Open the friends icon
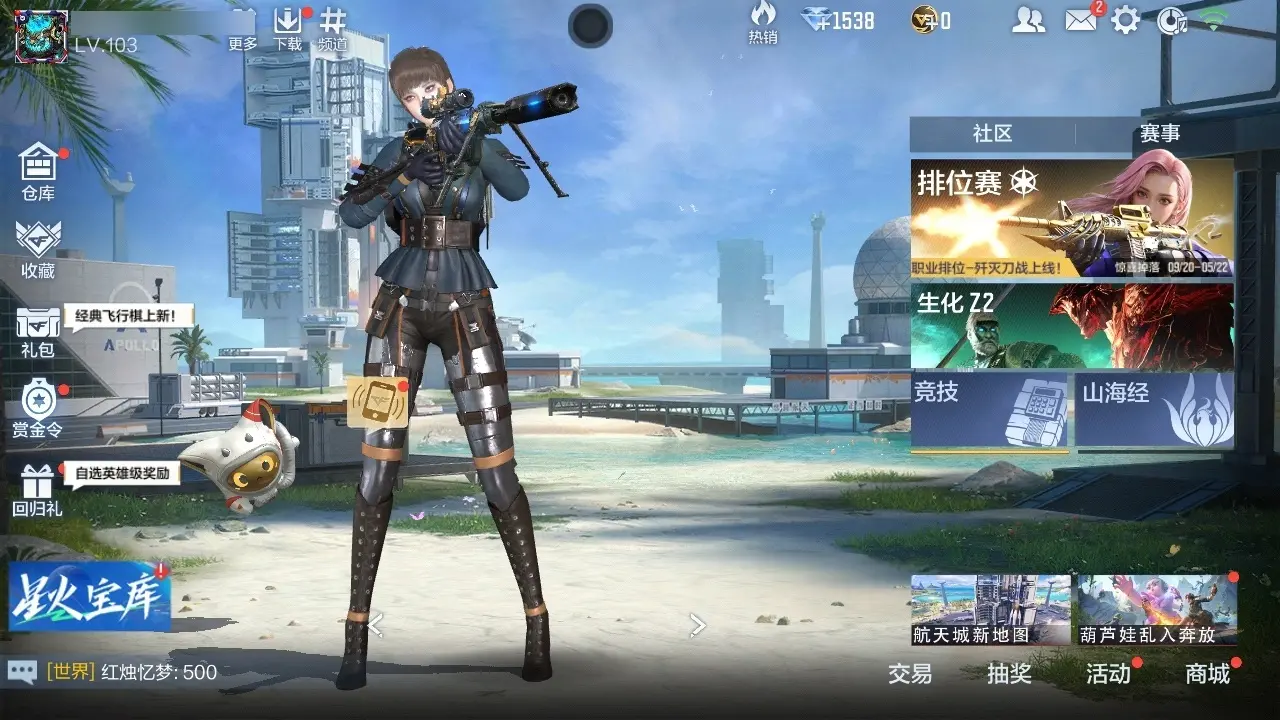 pyautogui.click(x=1028, y=20)
